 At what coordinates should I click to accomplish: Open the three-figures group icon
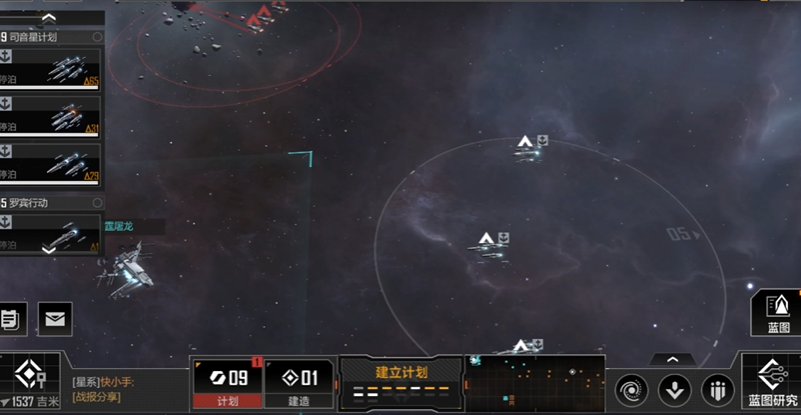718,389
